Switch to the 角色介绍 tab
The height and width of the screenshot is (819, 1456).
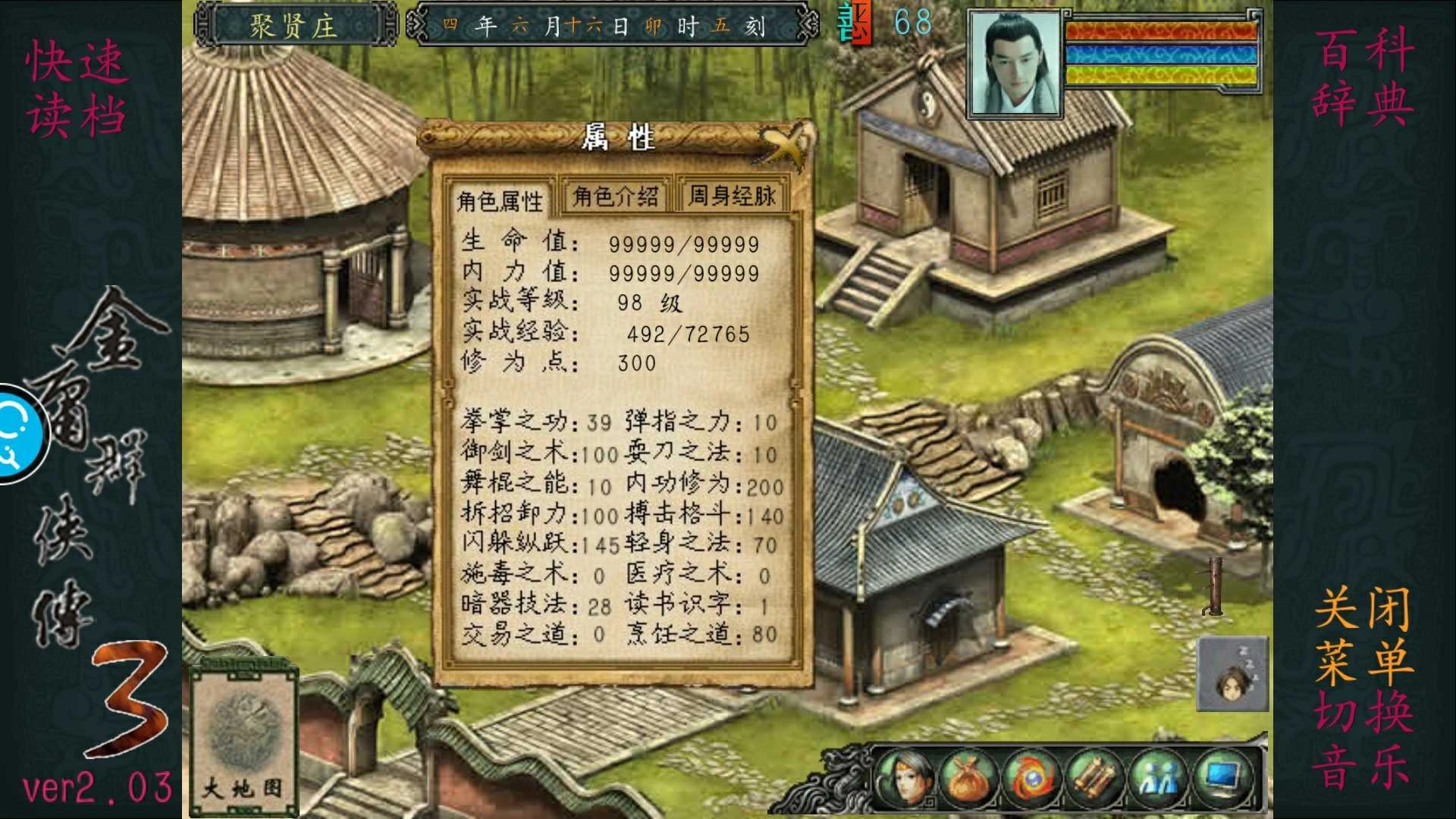coord(615,195)
